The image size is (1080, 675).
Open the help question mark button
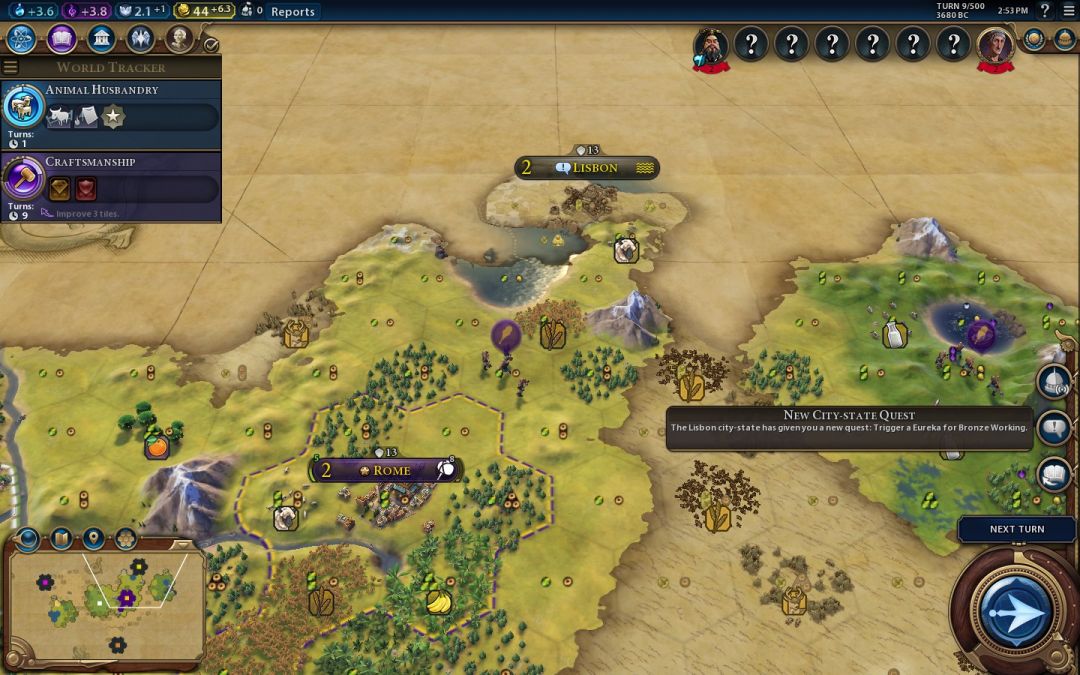1045,11
